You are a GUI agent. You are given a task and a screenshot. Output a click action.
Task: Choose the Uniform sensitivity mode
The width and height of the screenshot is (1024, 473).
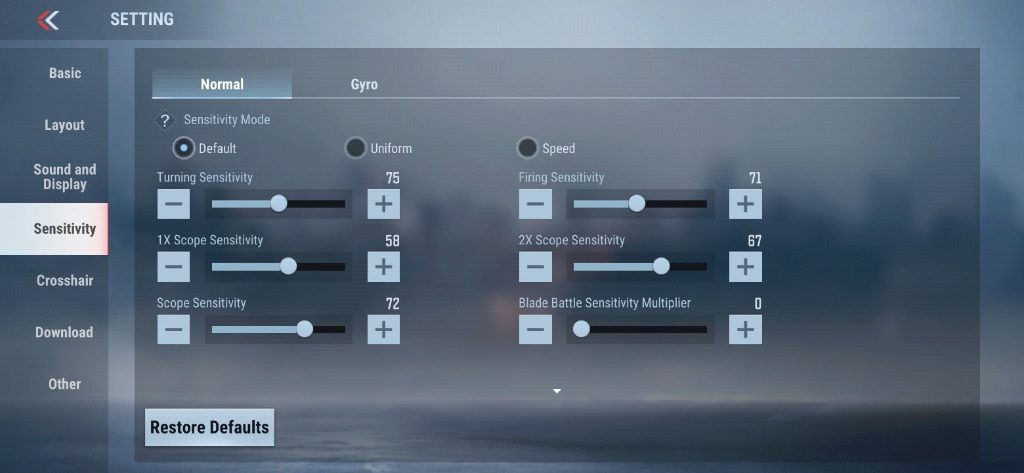tap(356, 148)
